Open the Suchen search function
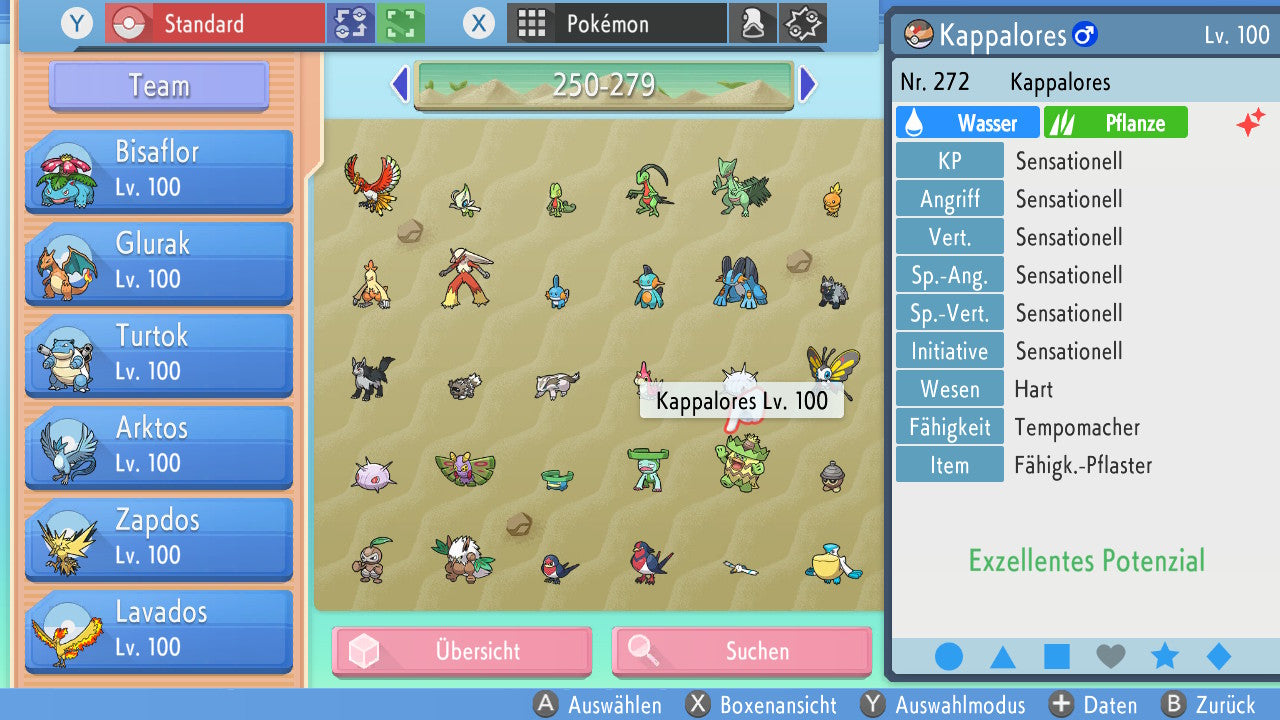1280x720 pixels. click(x=741, y=652)
